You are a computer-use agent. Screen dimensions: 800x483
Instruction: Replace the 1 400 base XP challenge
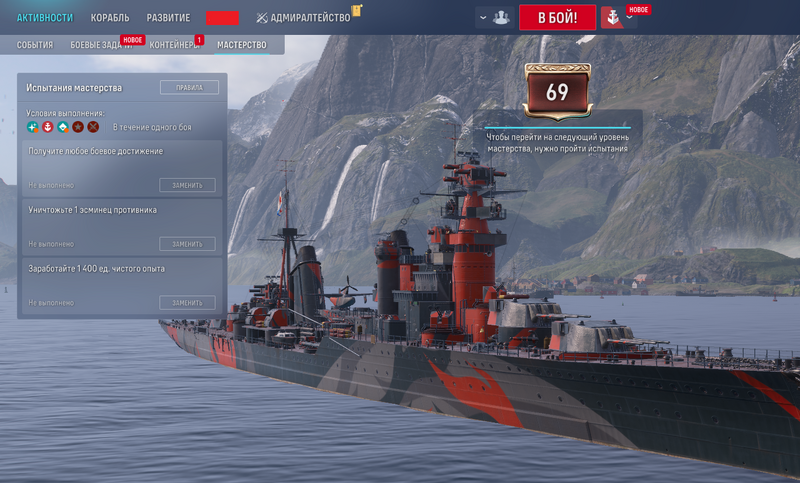coord(187,302)
